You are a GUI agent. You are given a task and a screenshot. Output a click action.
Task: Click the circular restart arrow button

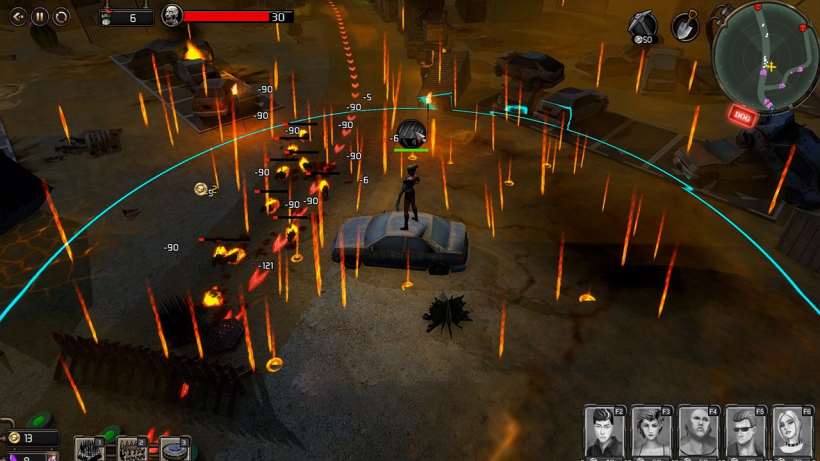click(62, 16)
